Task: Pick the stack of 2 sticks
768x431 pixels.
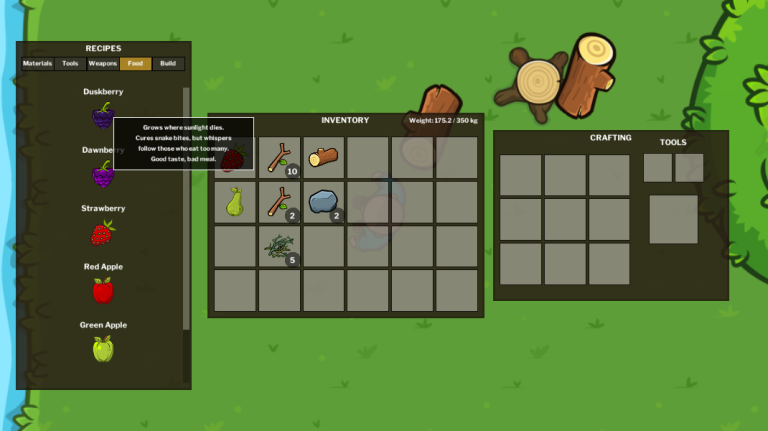Action: point(280,202)
